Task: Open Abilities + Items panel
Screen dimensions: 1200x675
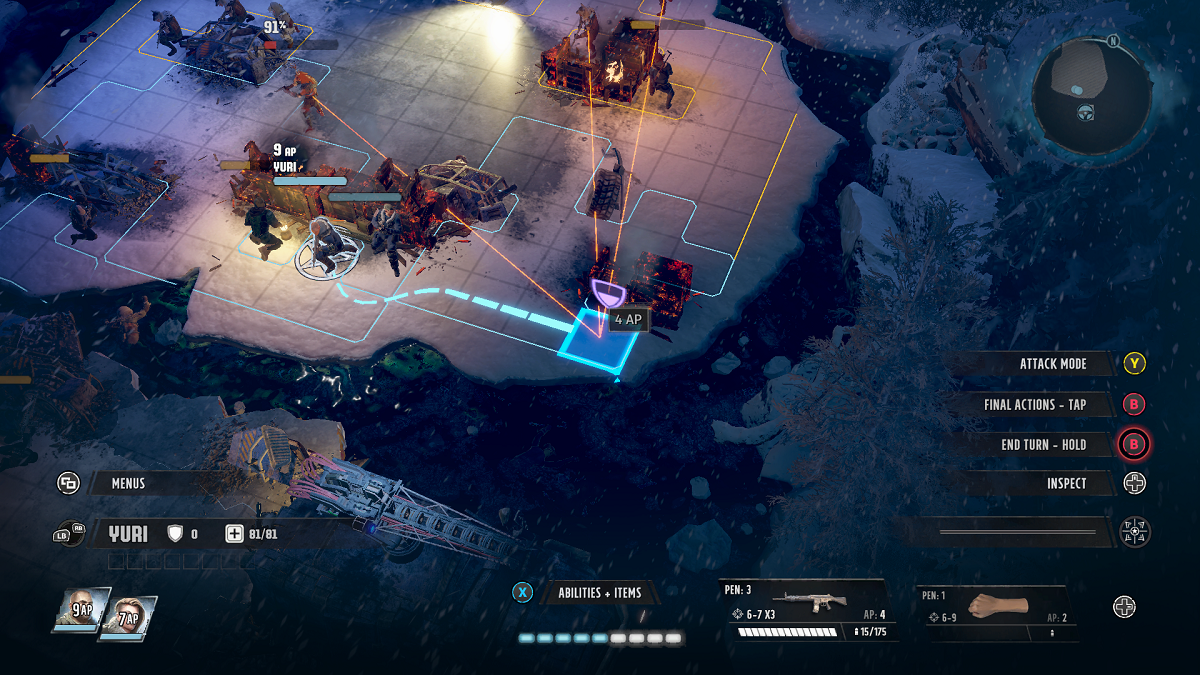Action: (x=599, y=593)
